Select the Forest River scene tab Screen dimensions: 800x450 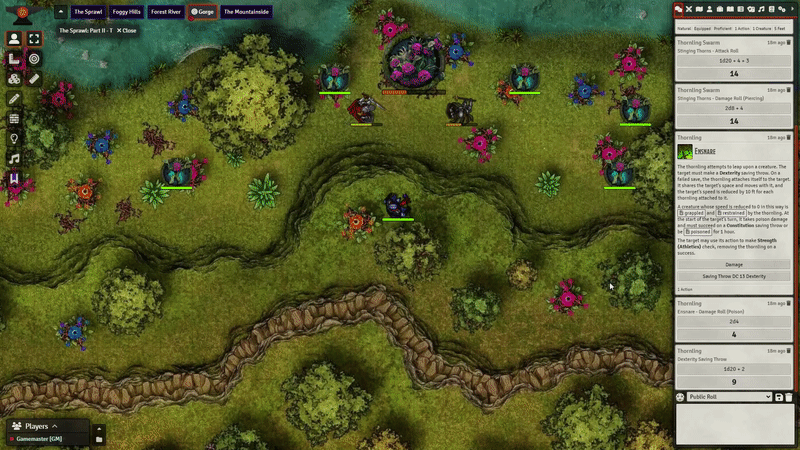click(x=165, y=12)
